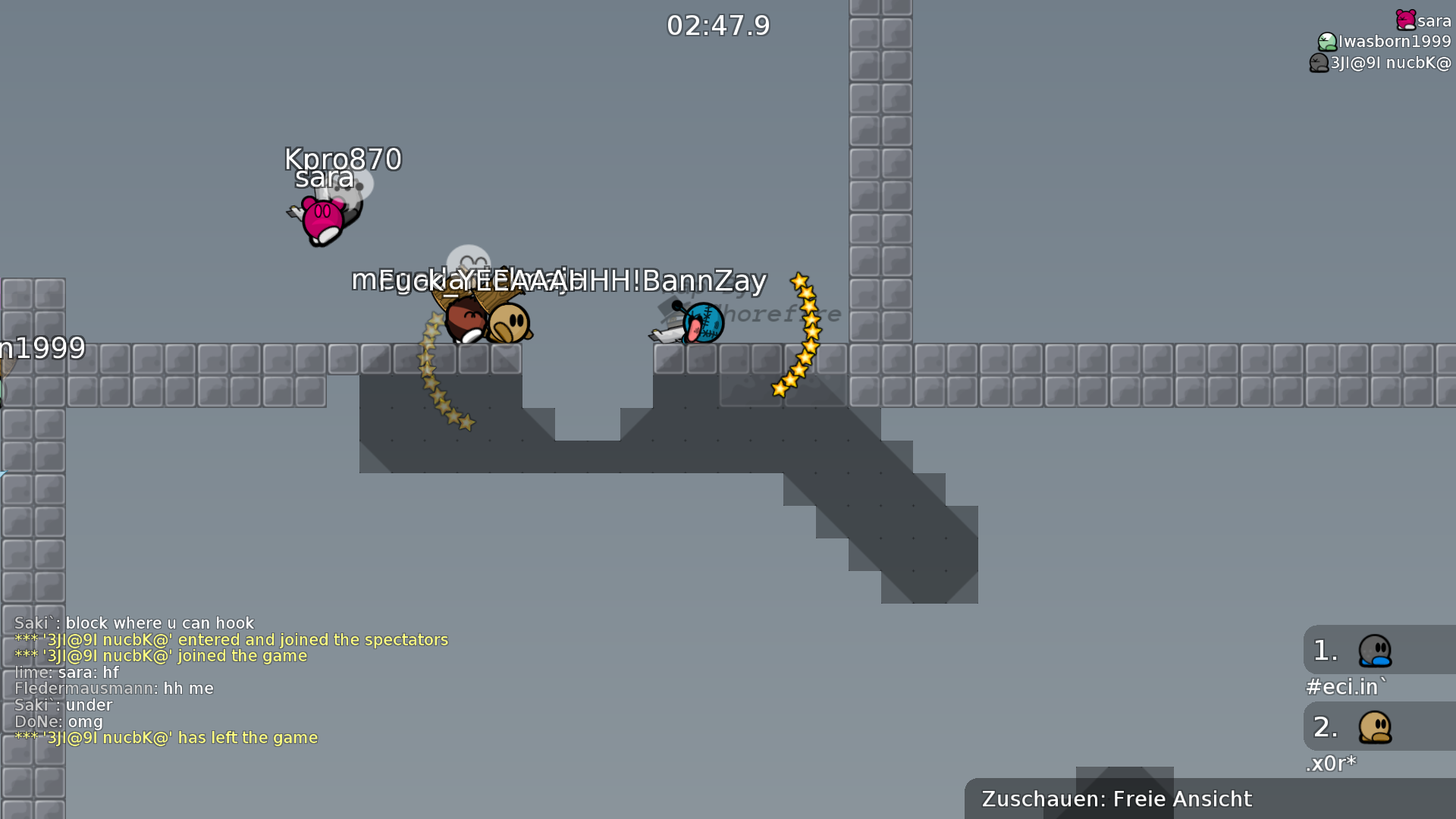
Task: Click the 02:47.9 race timer
Action: tap(717, 25)
